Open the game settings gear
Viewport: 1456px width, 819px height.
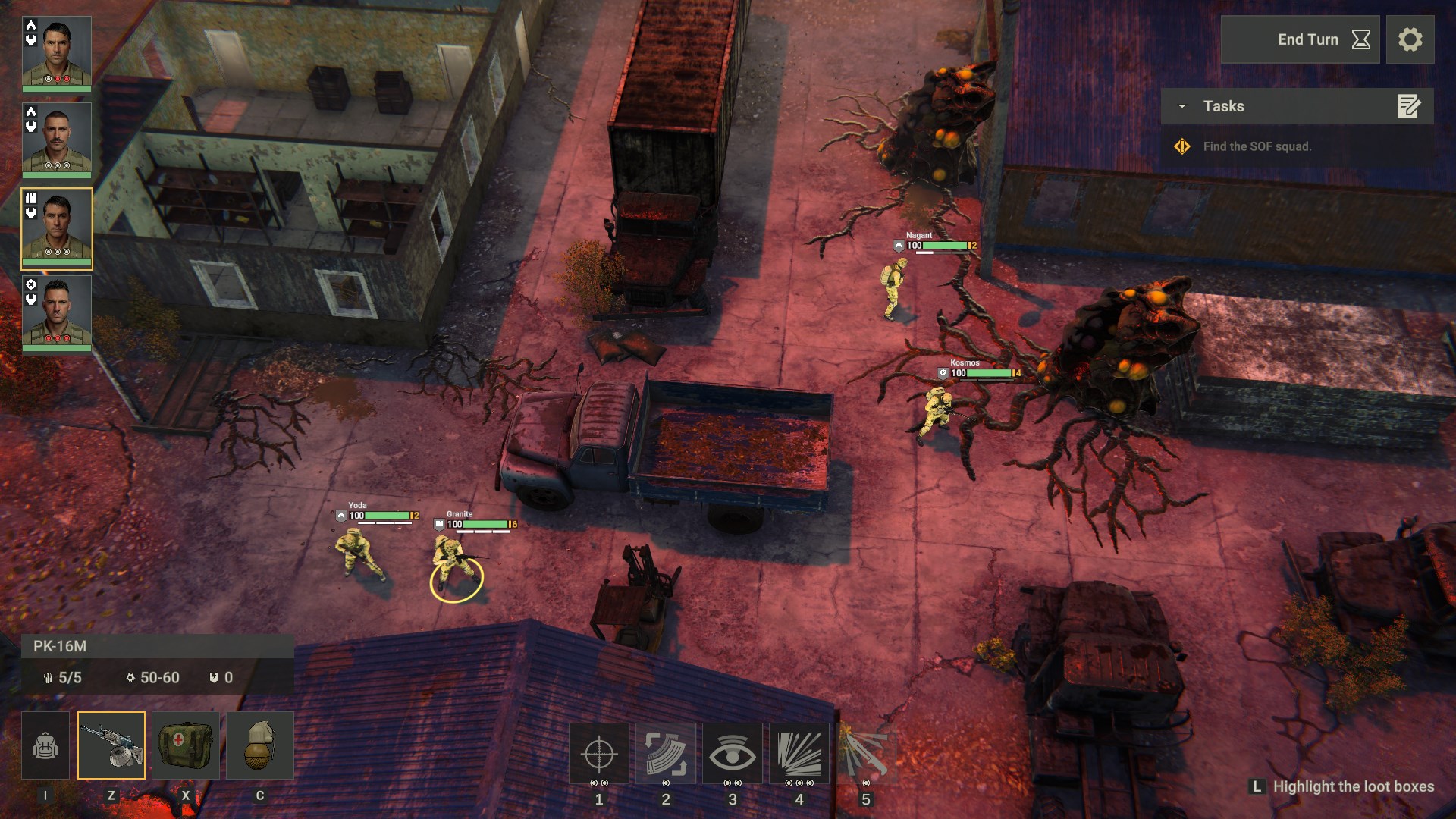(x=1411, y=39)
